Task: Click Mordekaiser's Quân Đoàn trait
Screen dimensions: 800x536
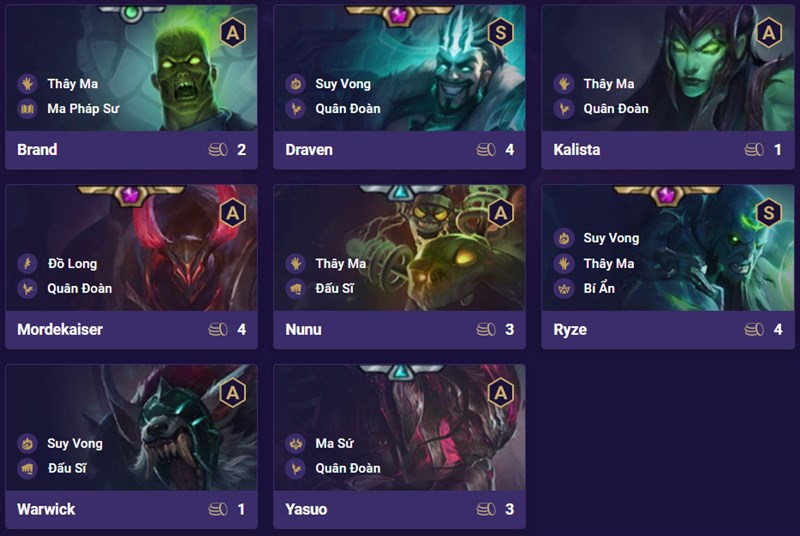Action: (x=79, y=288)
